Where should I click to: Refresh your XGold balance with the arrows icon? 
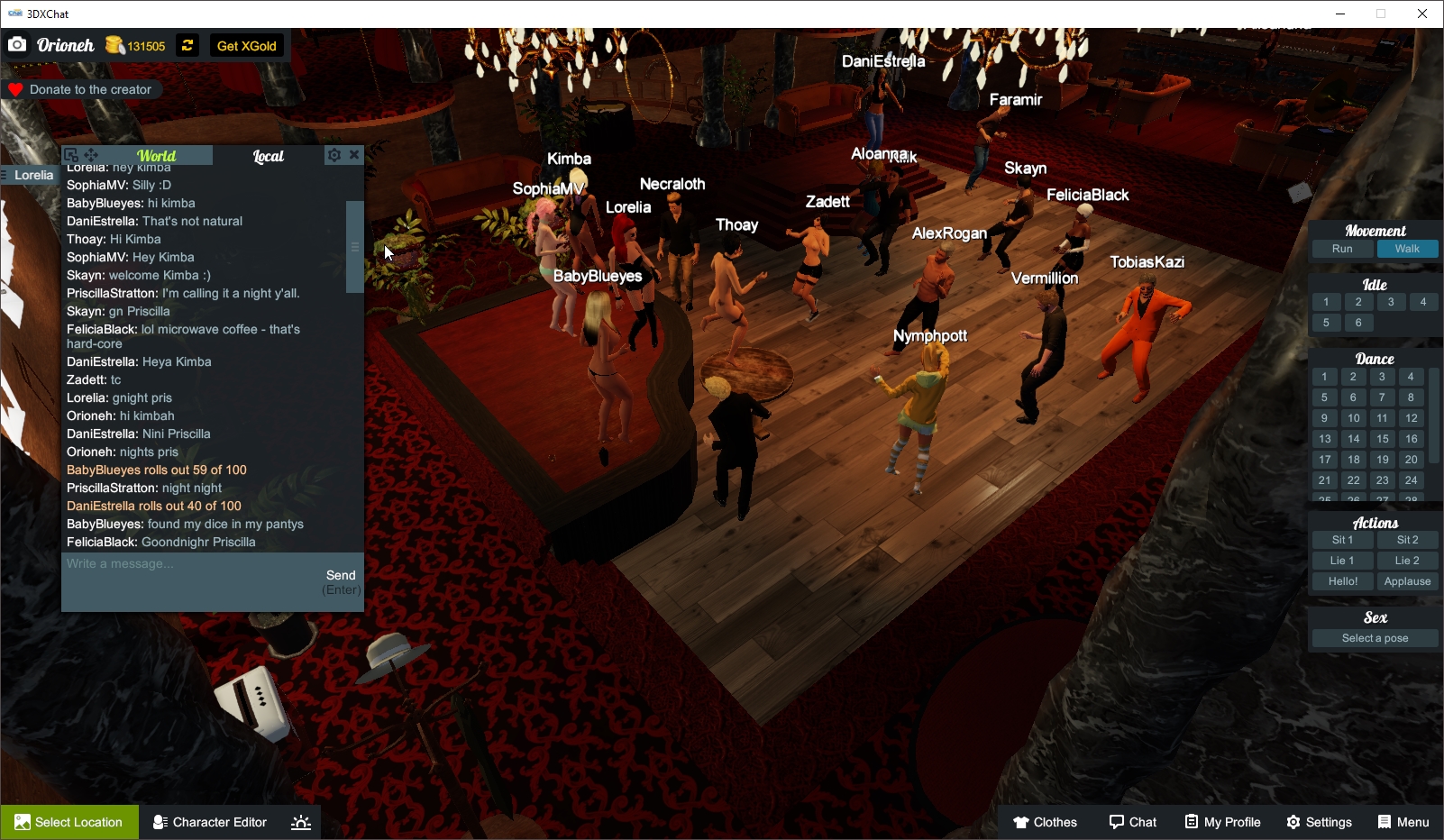pos(187,45)
